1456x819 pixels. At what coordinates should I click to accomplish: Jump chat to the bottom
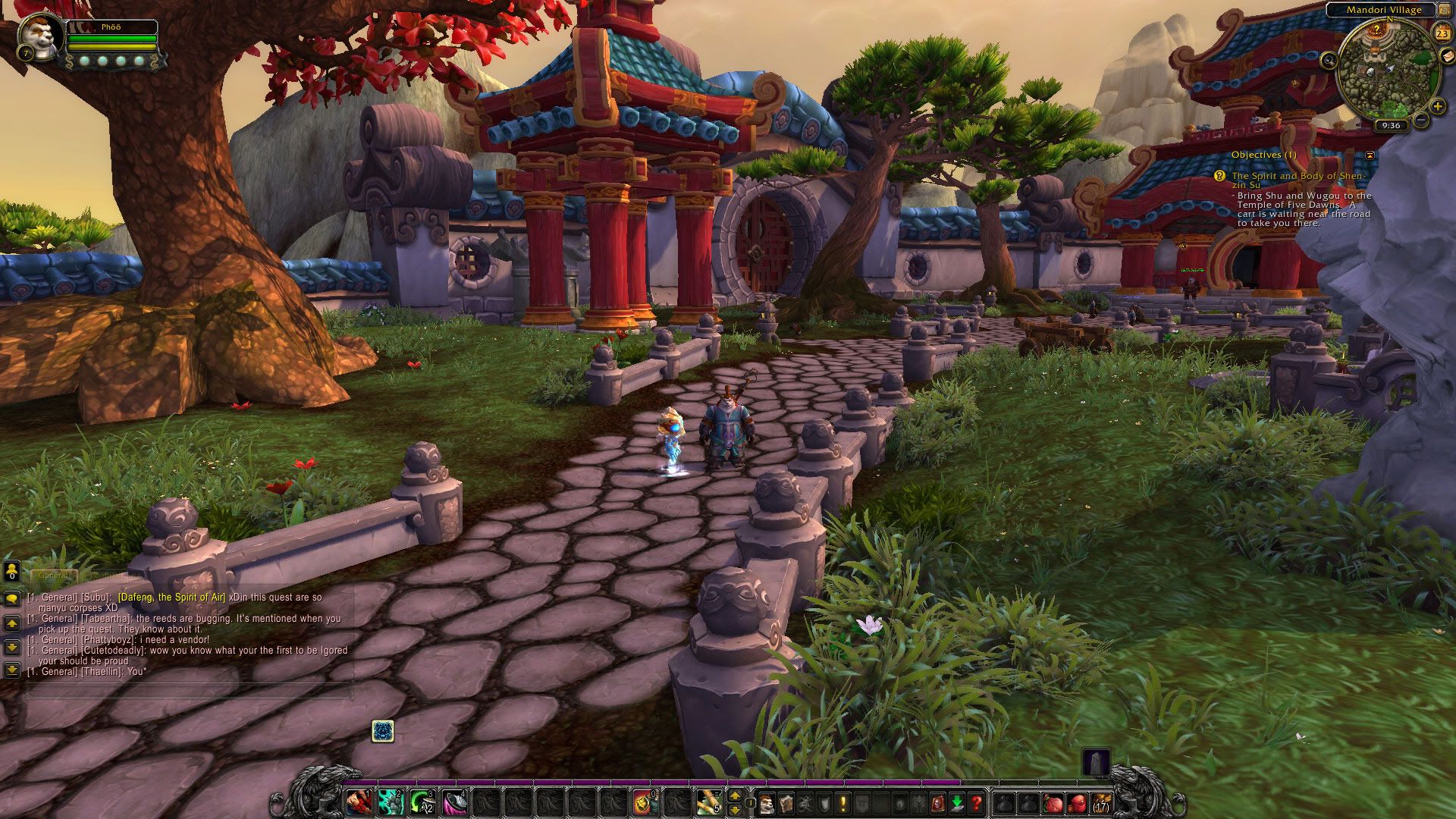pos(11,670)
